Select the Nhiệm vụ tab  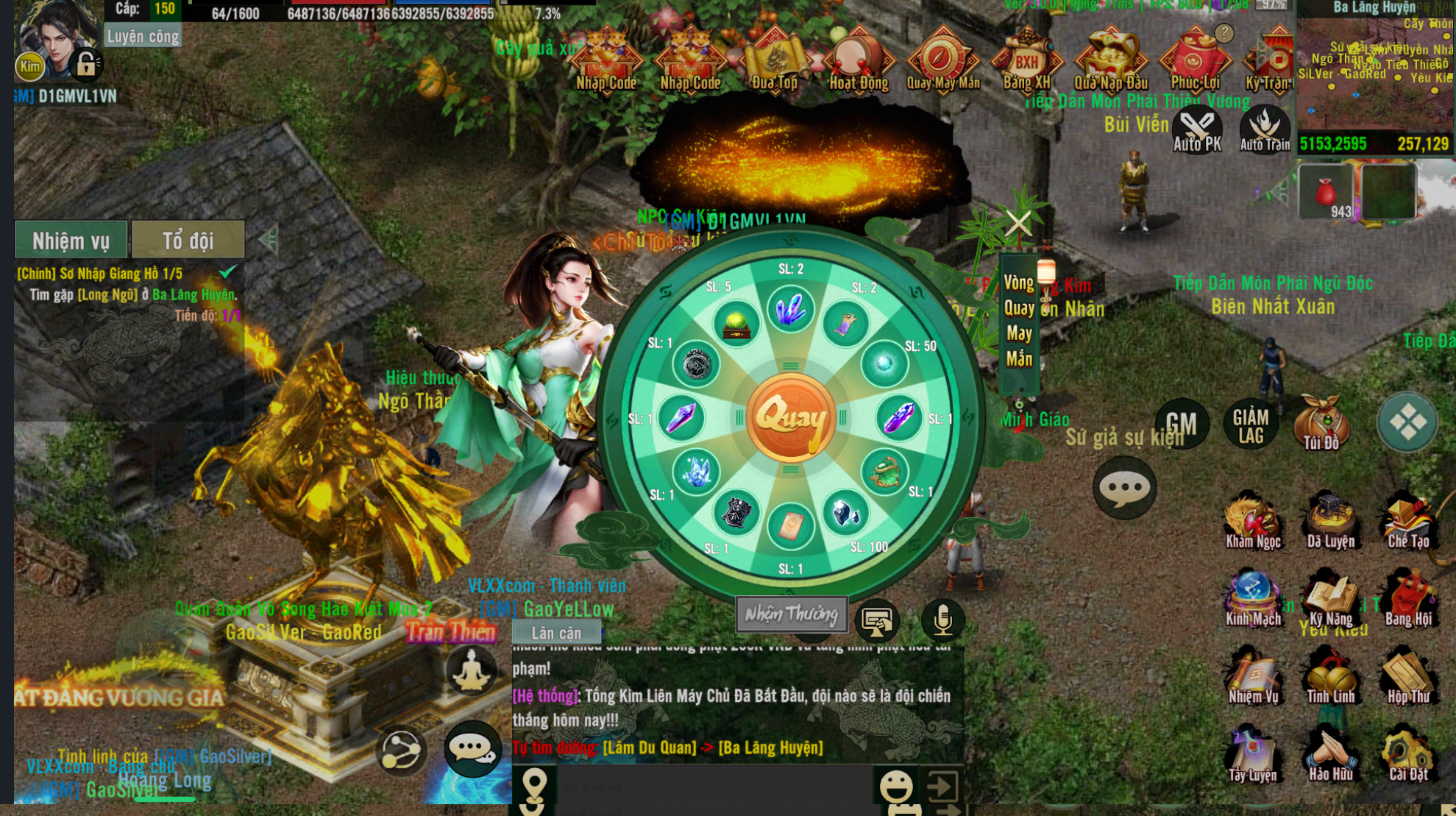tap(71, 240)
